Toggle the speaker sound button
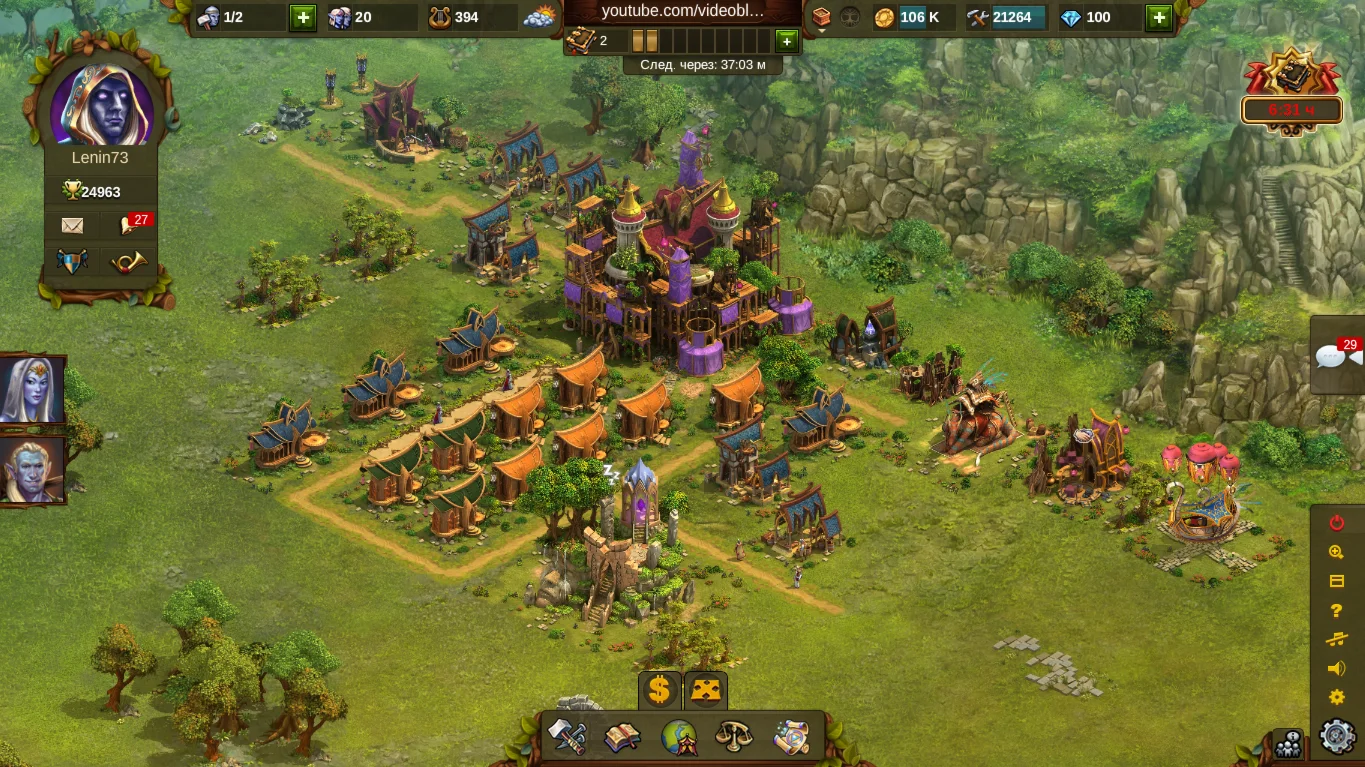Image resolution: width=1365 pixels, height=767 pixels. (x=1337, y=669)
